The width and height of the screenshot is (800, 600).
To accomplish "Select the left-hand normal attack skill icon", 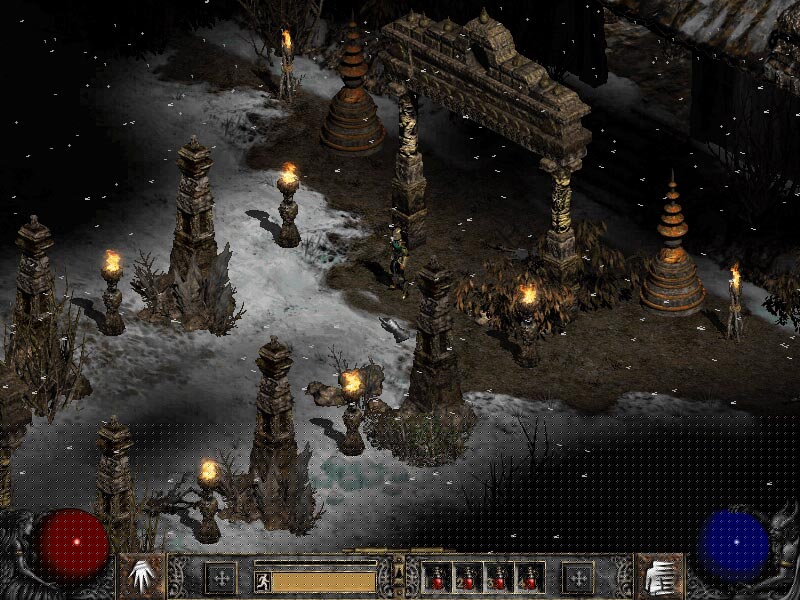I will (x=141, y=577).
